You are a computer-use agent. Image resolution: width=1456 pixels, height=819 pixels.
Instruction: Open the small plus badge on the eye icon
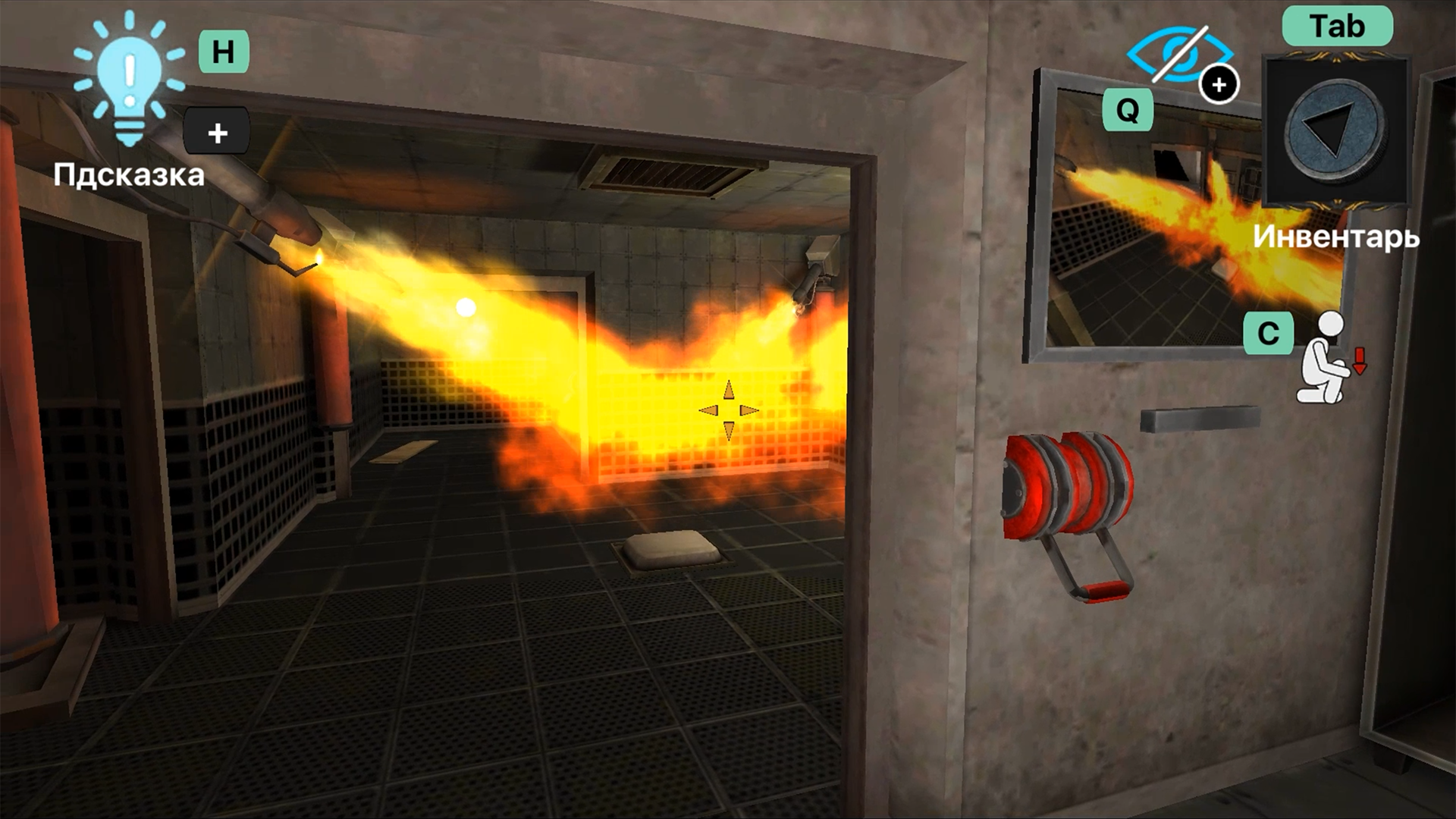(x=1221, y=85)
